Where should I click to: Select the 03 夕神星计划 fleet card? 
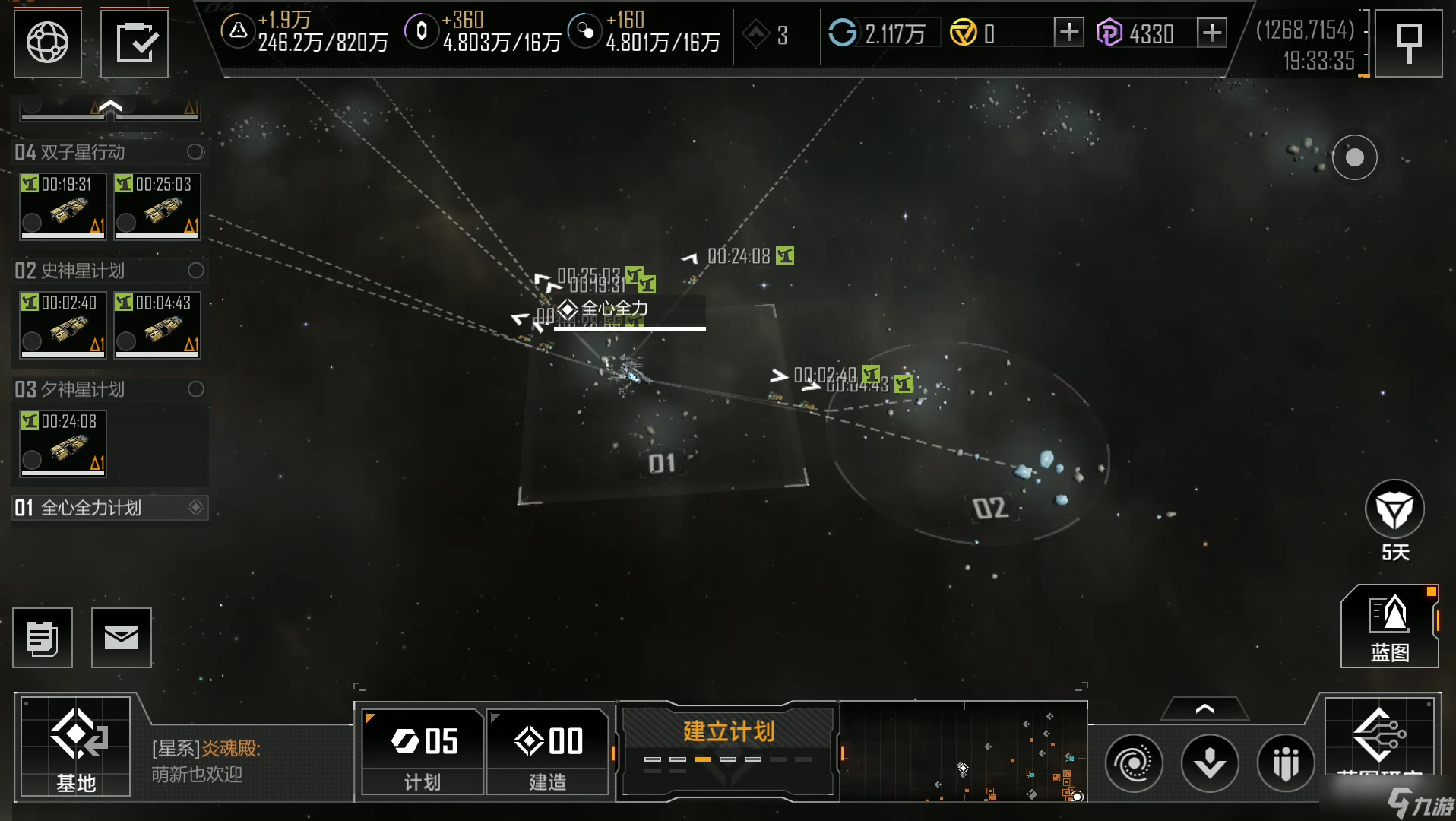63,443
